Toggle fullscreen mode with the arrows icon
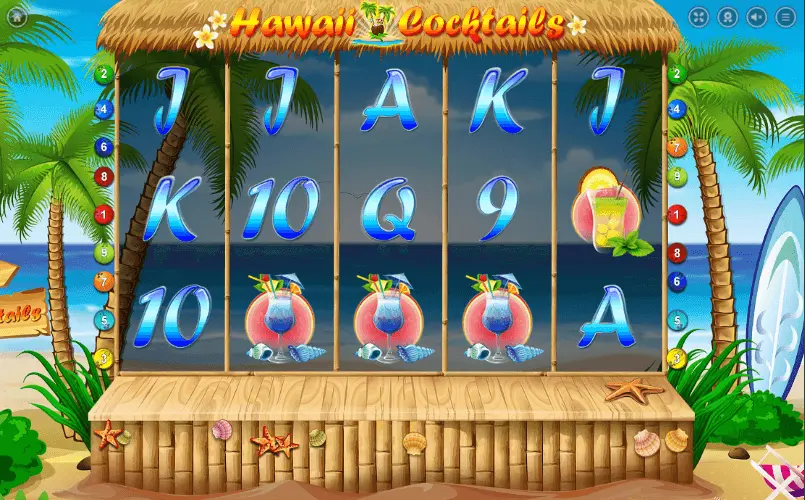The height and width of the screenshot is (500, 805). 699,17
